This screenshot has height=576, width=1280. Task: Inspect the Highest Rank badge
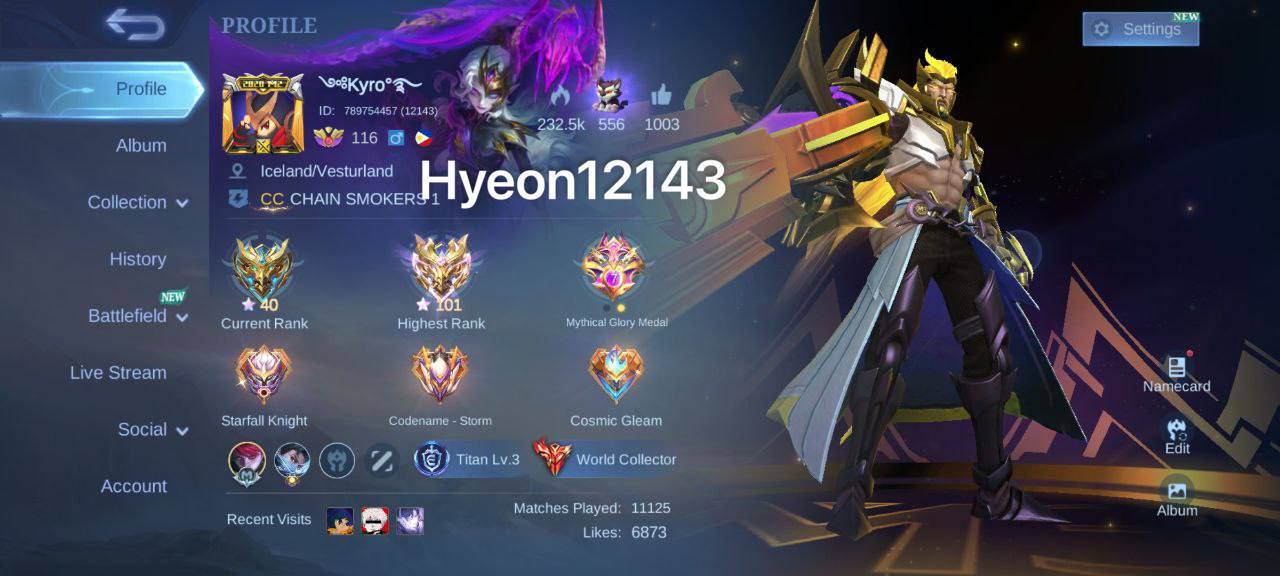pos(441,270)
